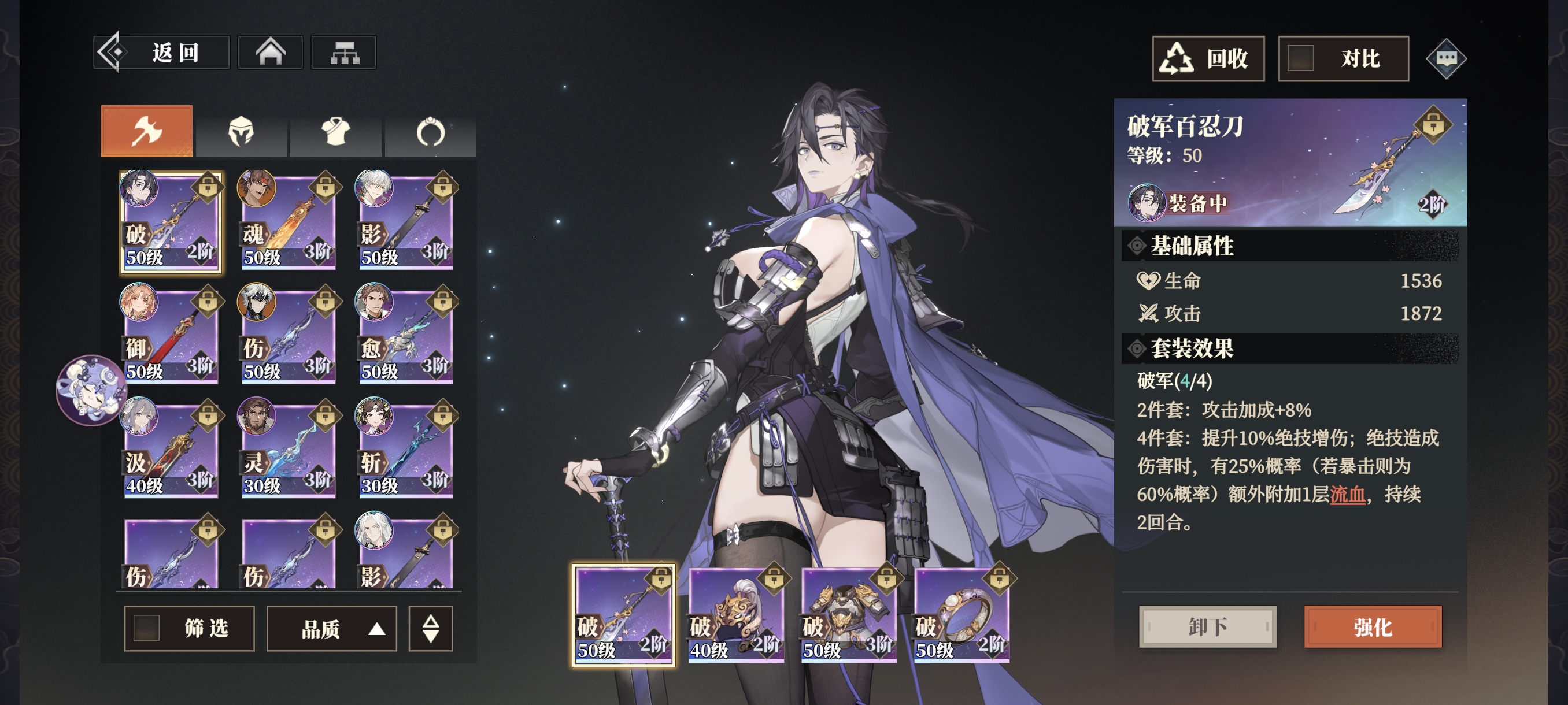Choose the 御 red blade weapon

pos(171,336)
